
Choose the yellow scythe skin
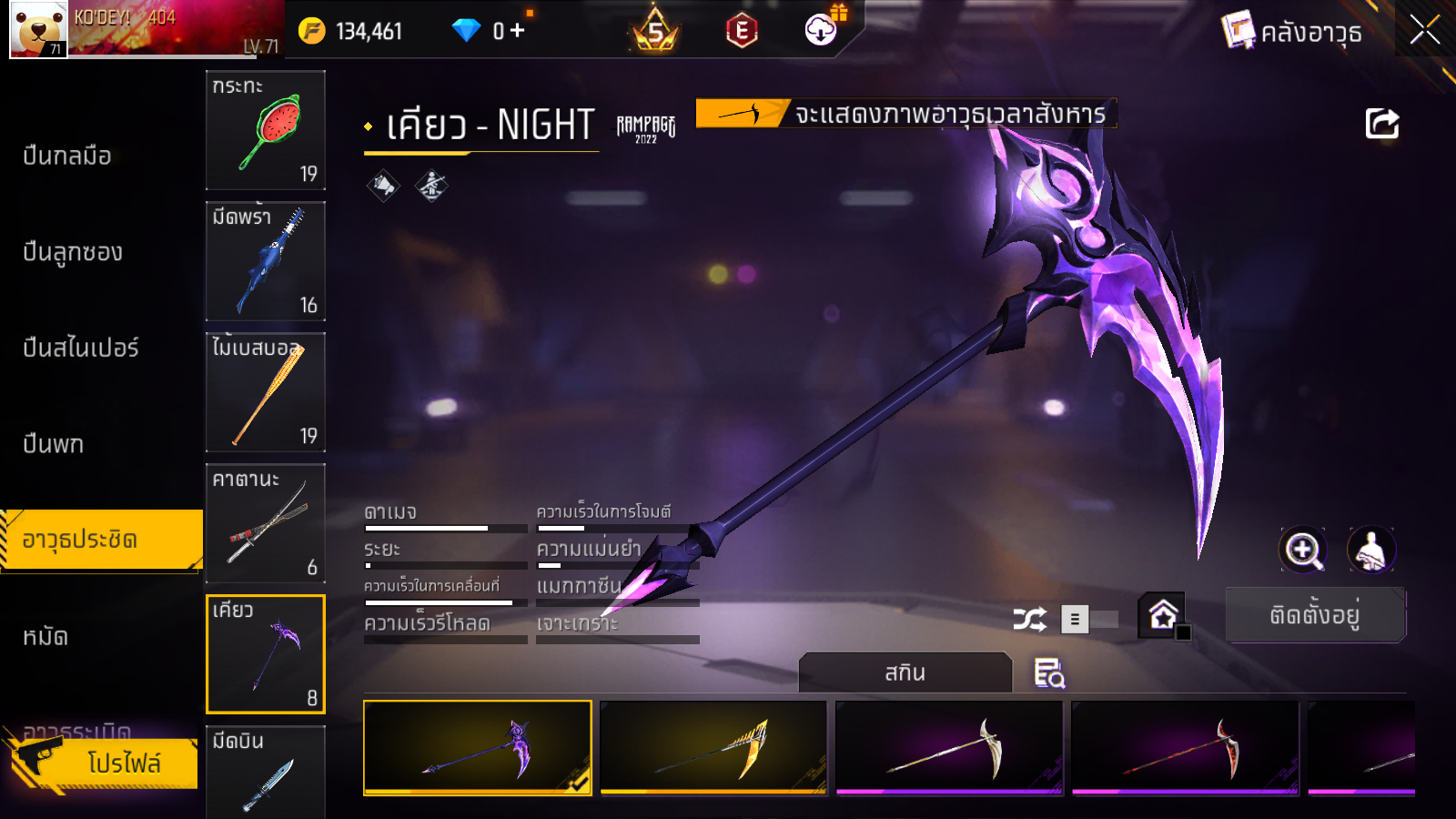(713, 747)
